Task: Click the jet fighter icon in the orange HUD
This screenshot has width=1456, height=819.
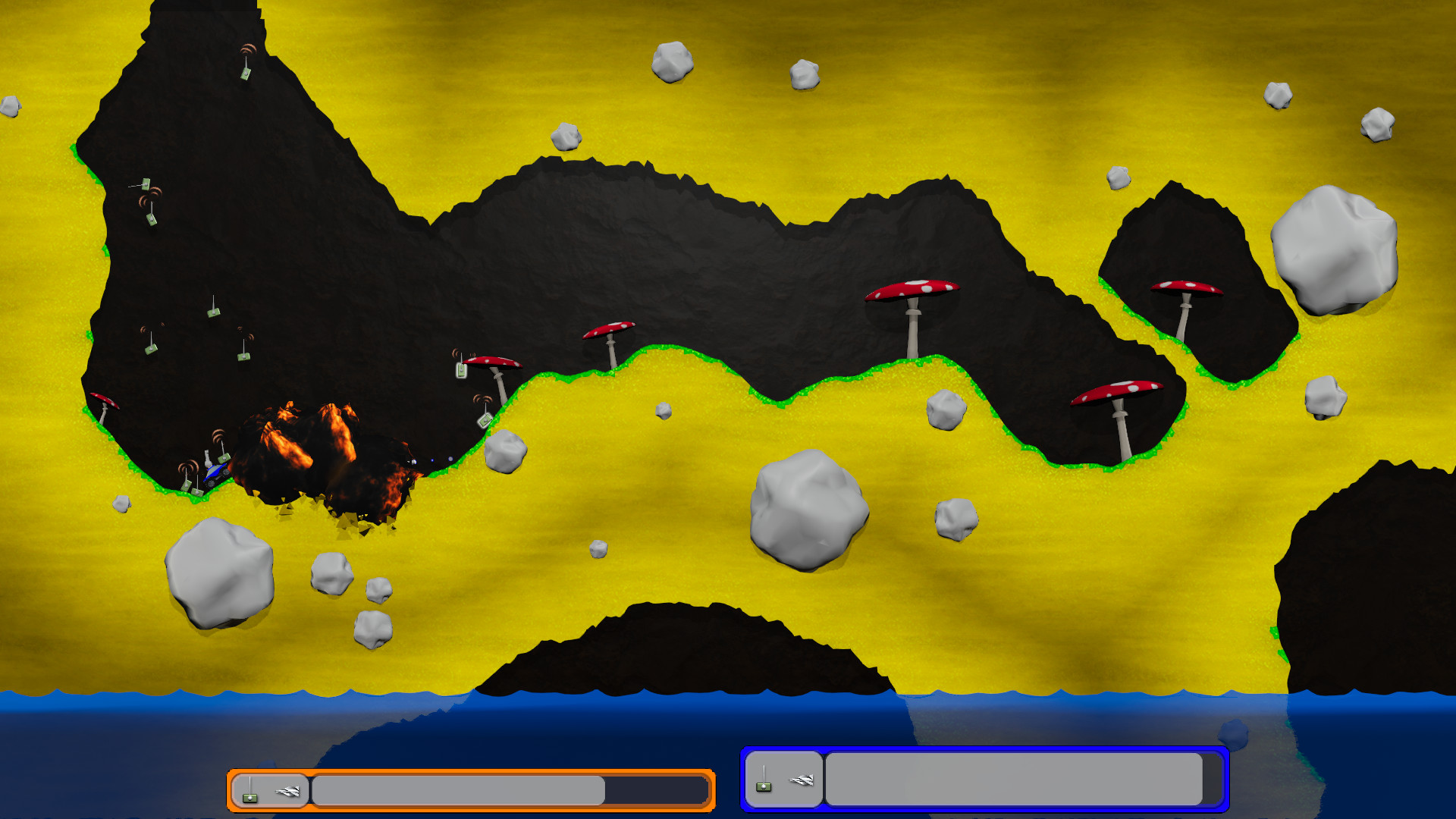Action: tap(287, 790)
